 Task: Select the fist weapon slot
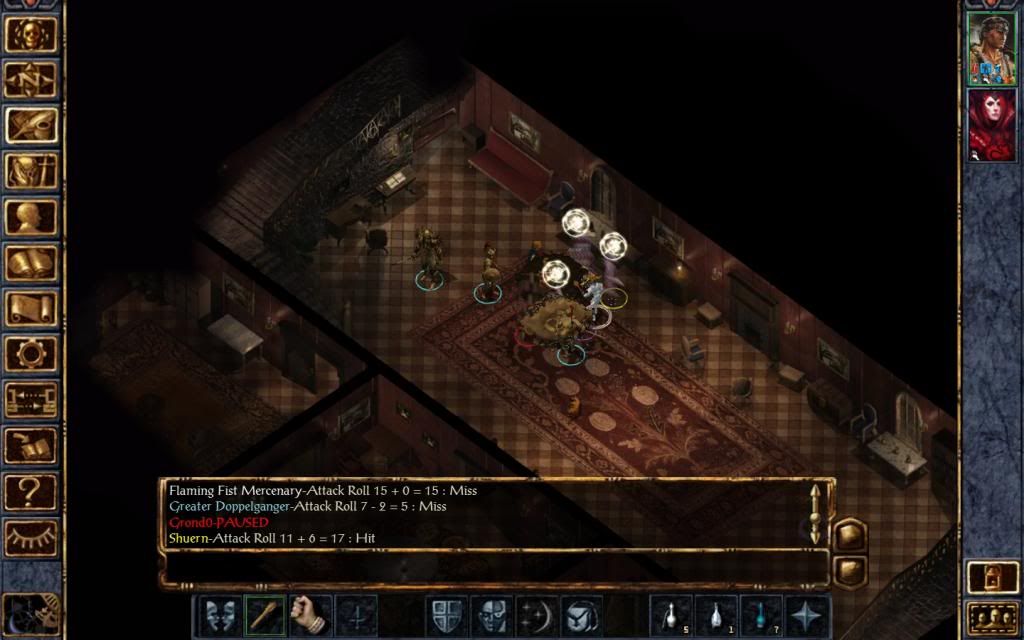tap(310, 615)
